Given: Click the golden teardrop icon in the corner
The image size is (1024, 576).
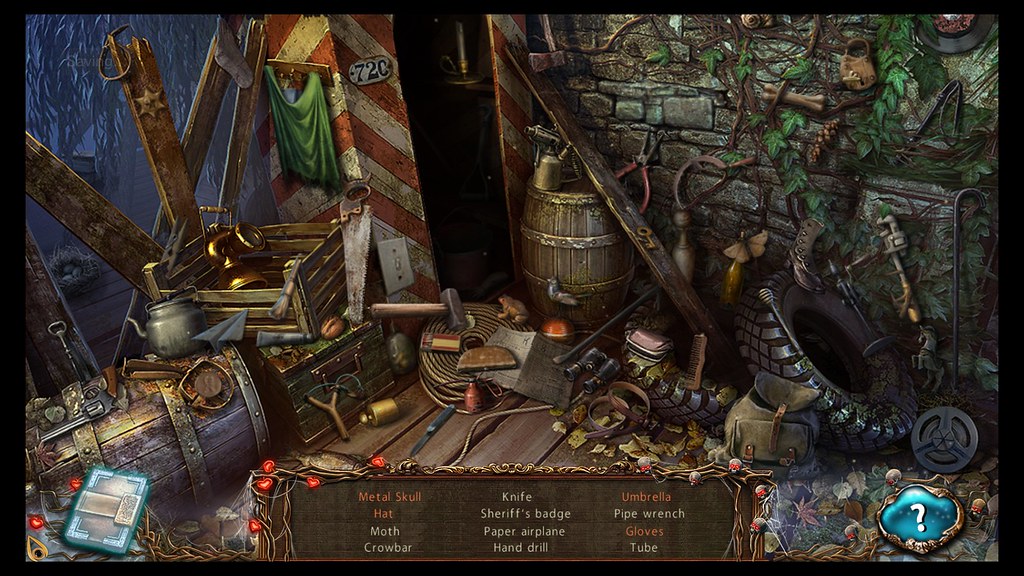Looking at the screenshot, I should point(38,547).
